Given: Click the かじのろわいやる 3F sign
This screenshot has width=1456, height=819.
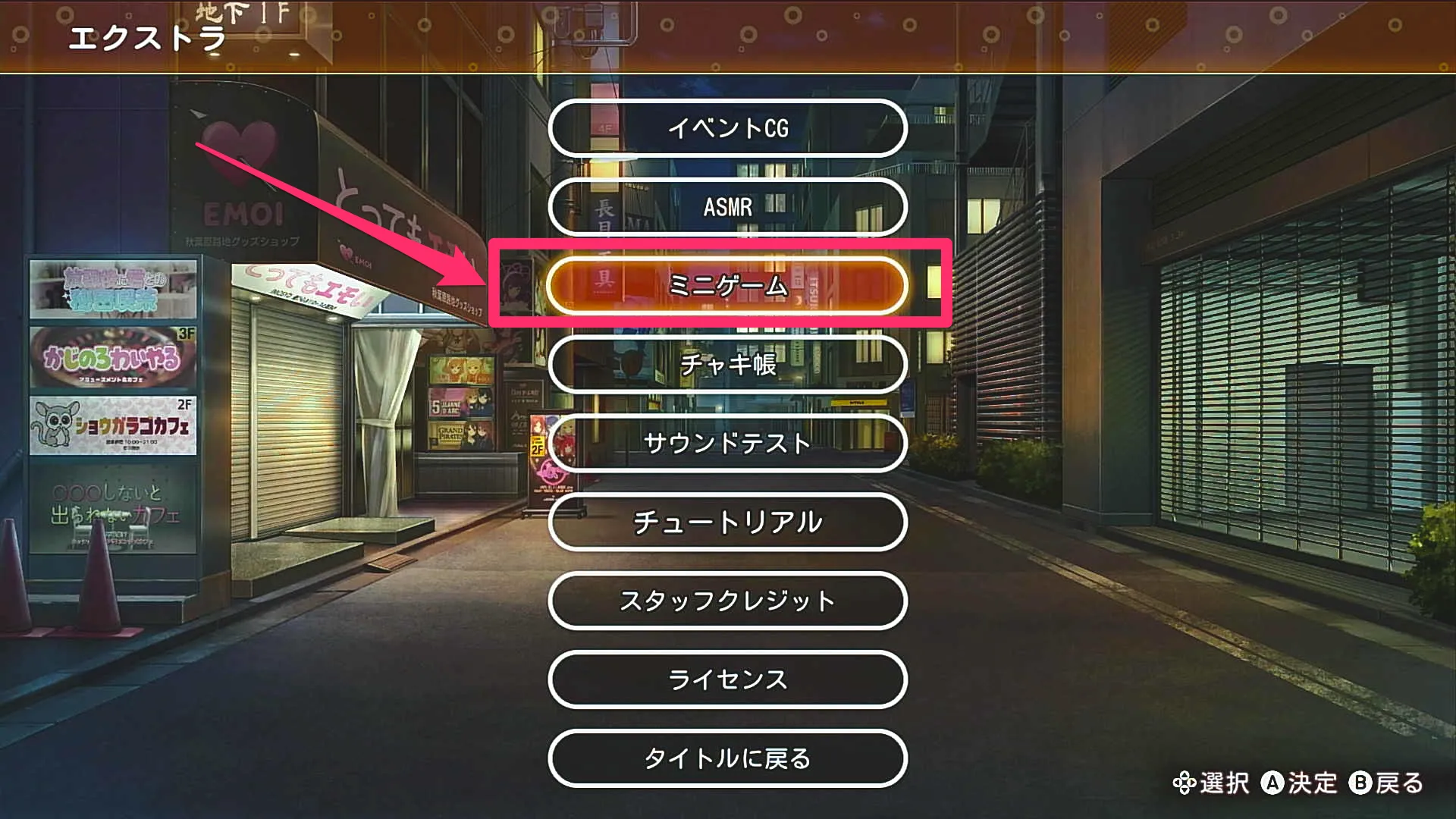Looking at the screenshot, I should click(114, 356).
